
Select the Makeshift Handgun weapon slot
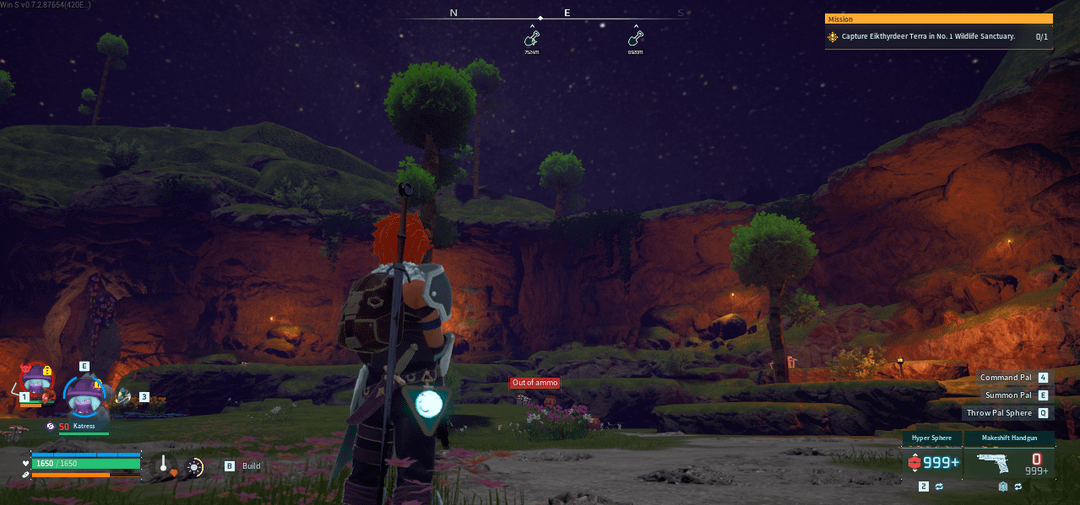[1008, 461]
